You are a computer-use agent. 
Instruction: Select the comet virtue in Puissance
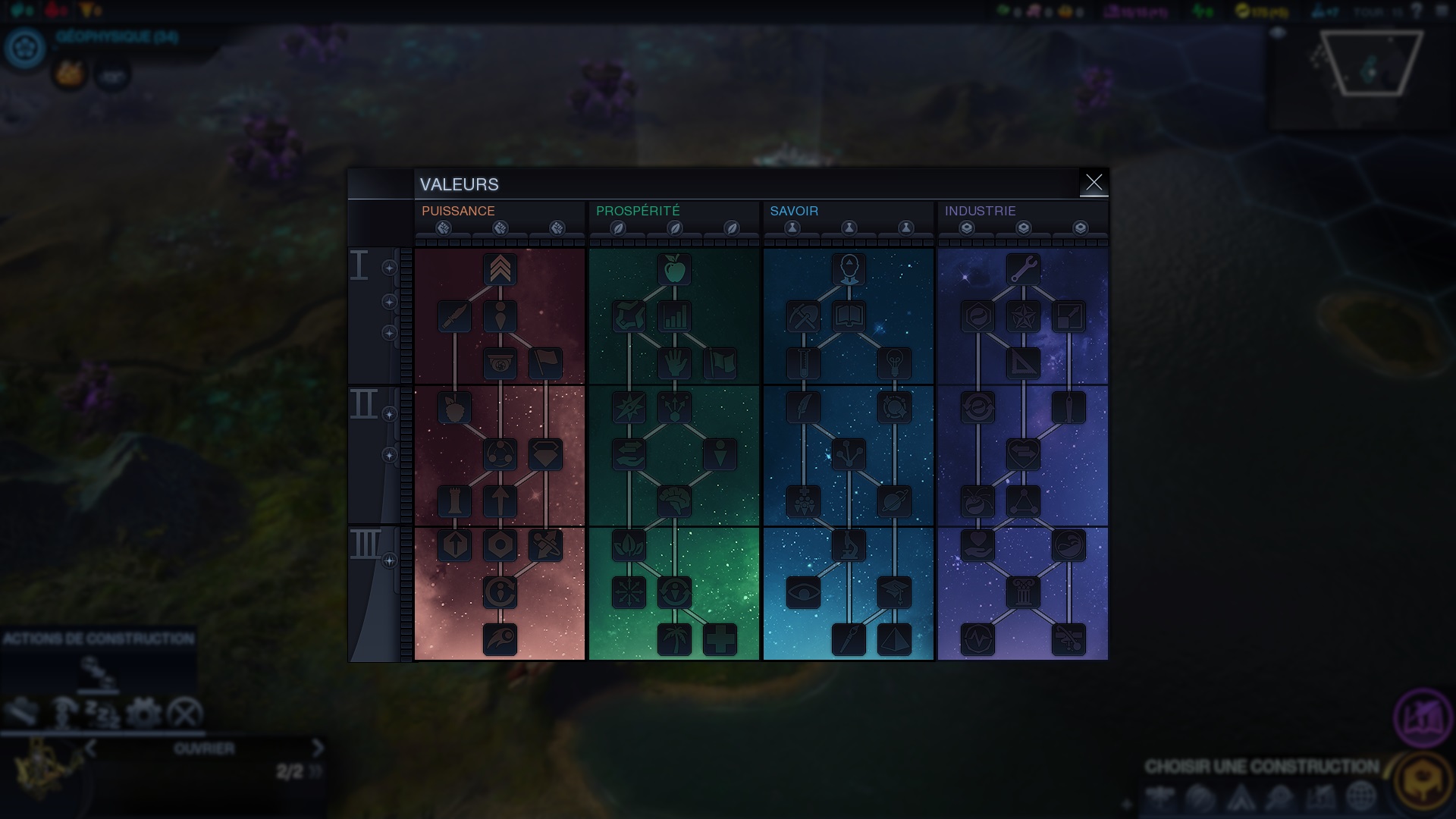pos(500,639)
